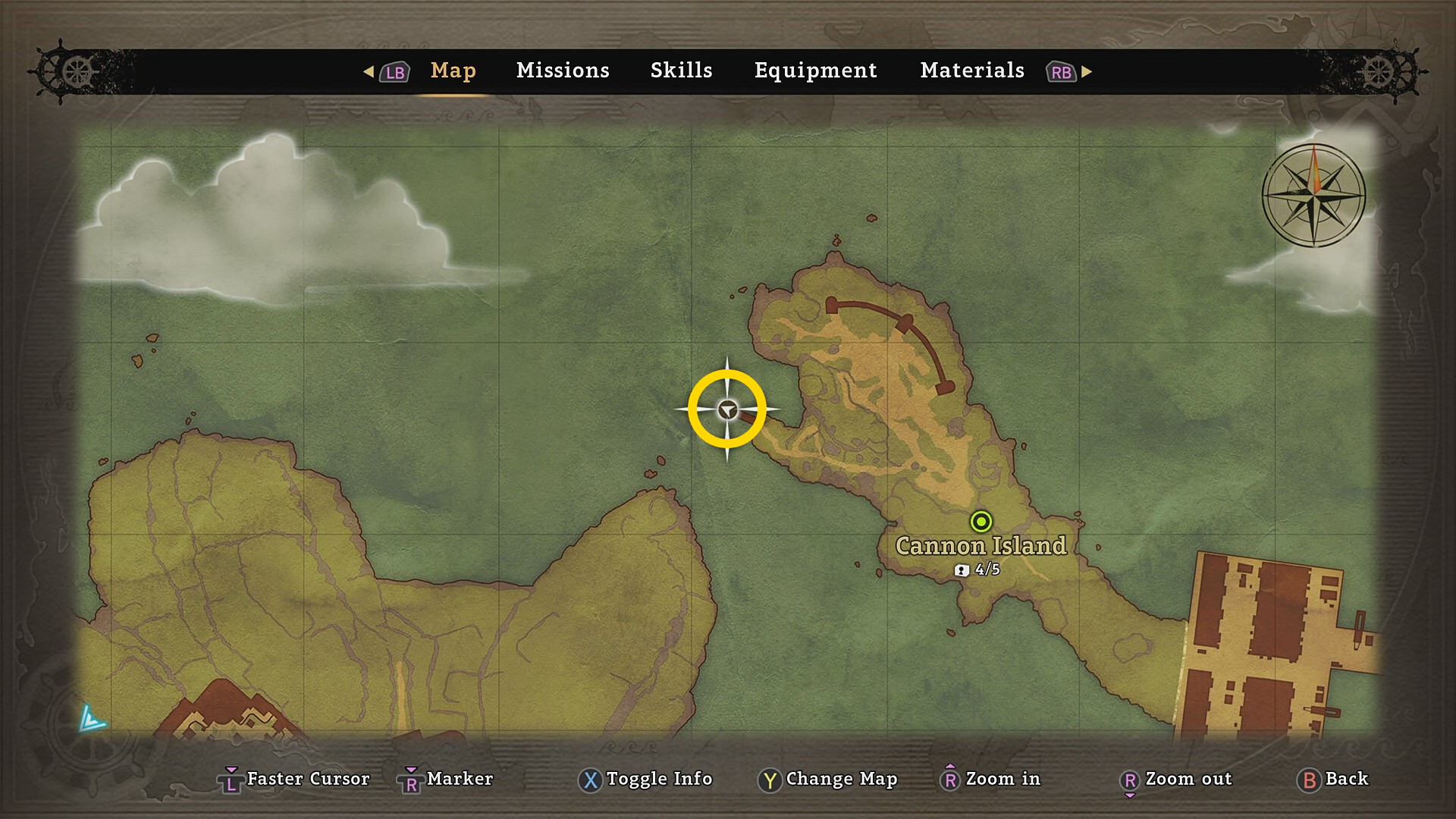Choose the Marker option
1456x819 pixels.
[x=447, y=779]
